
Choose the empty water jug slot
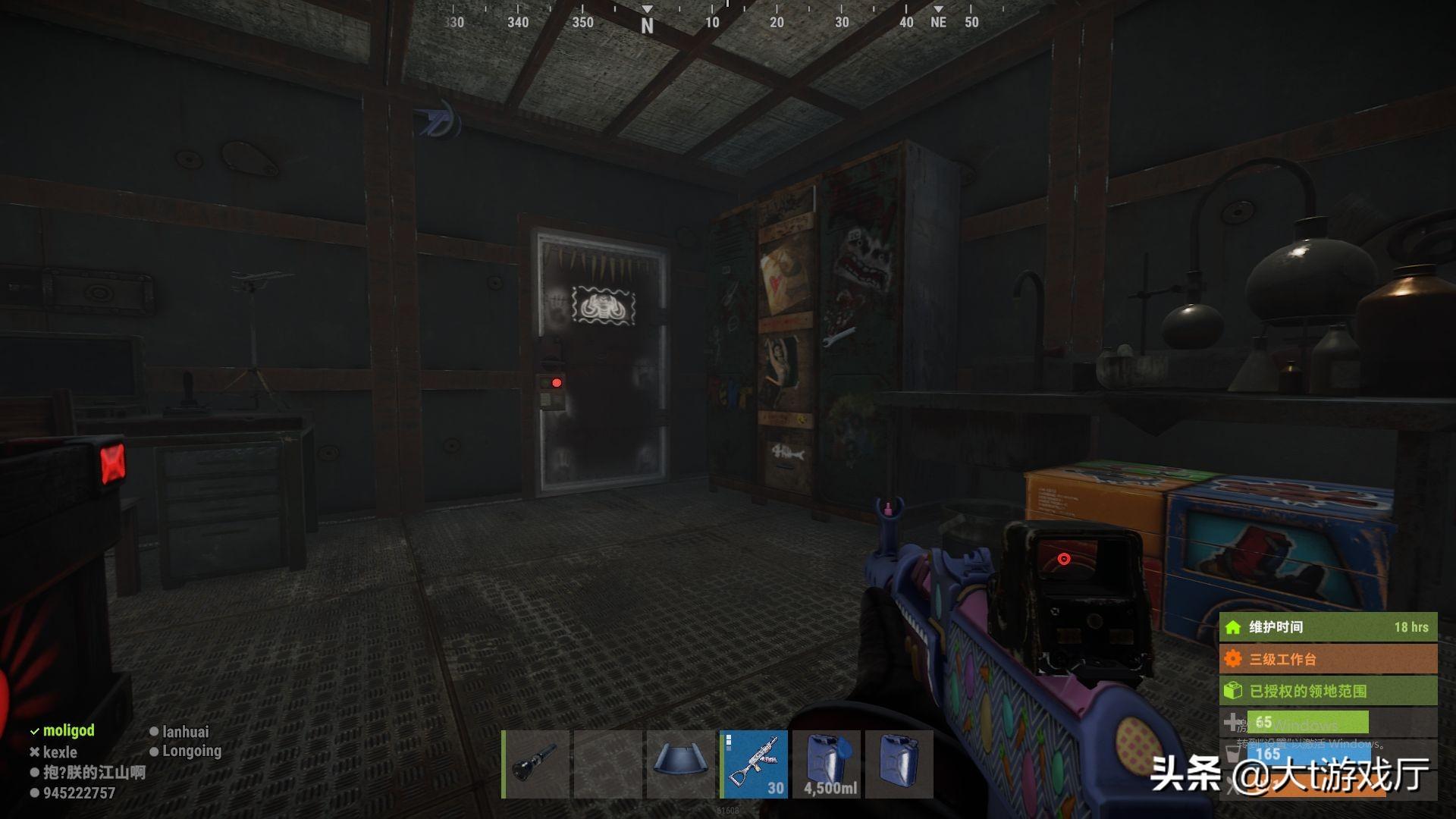899,764
